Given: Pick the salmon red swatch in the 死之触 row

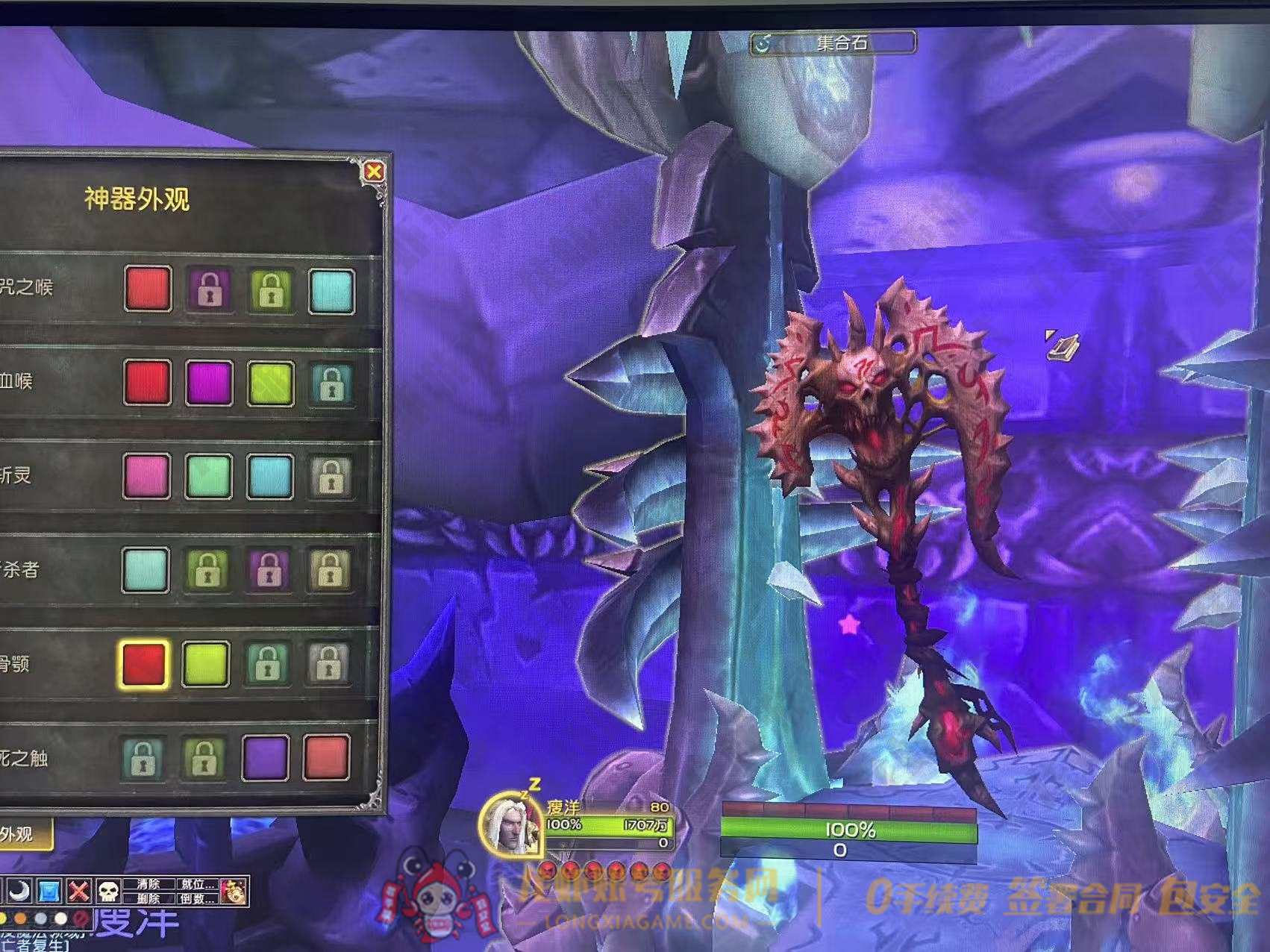Looking at the screenshot, I should pyautogui.click(x=327, y=757).
